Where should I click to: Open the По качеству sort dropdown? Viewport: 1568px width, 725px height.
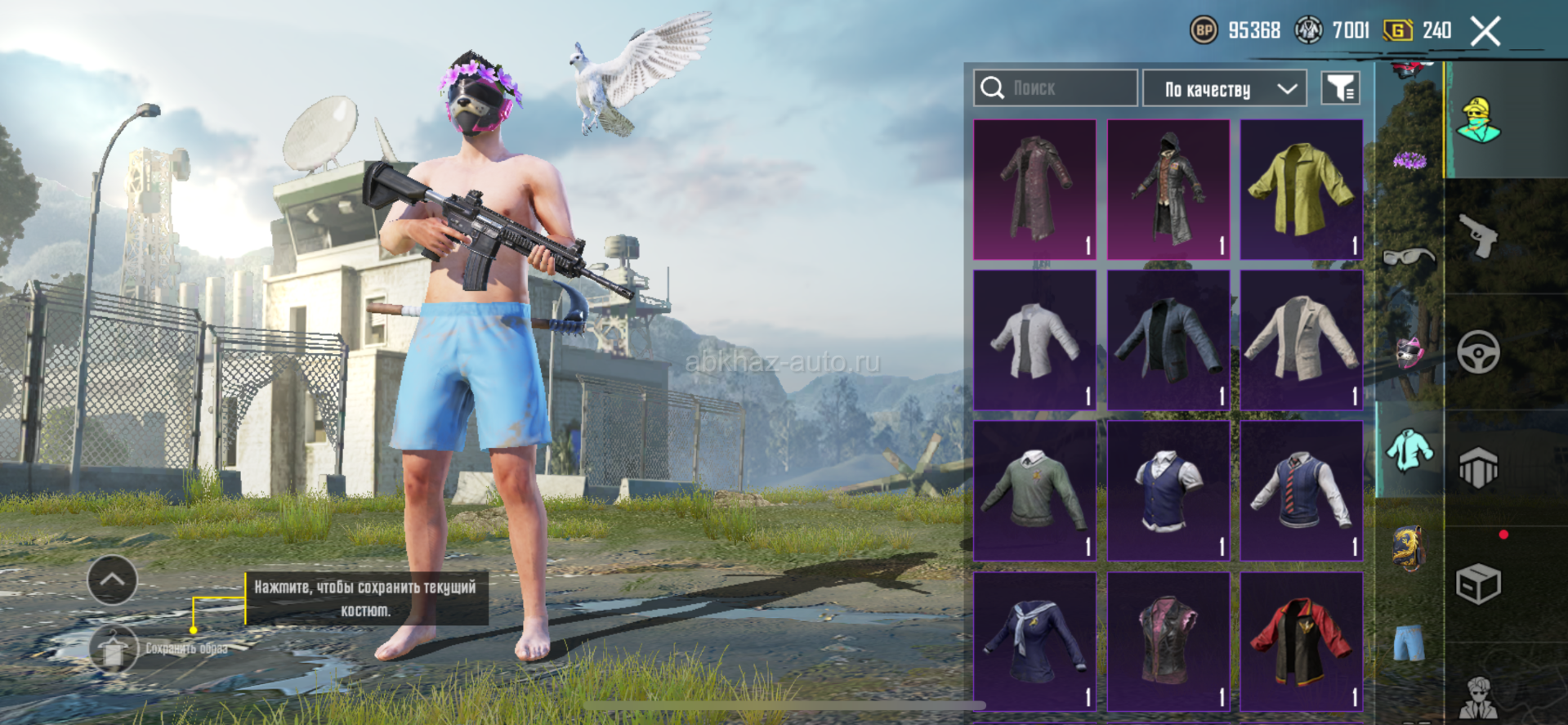click(1224, 88)
